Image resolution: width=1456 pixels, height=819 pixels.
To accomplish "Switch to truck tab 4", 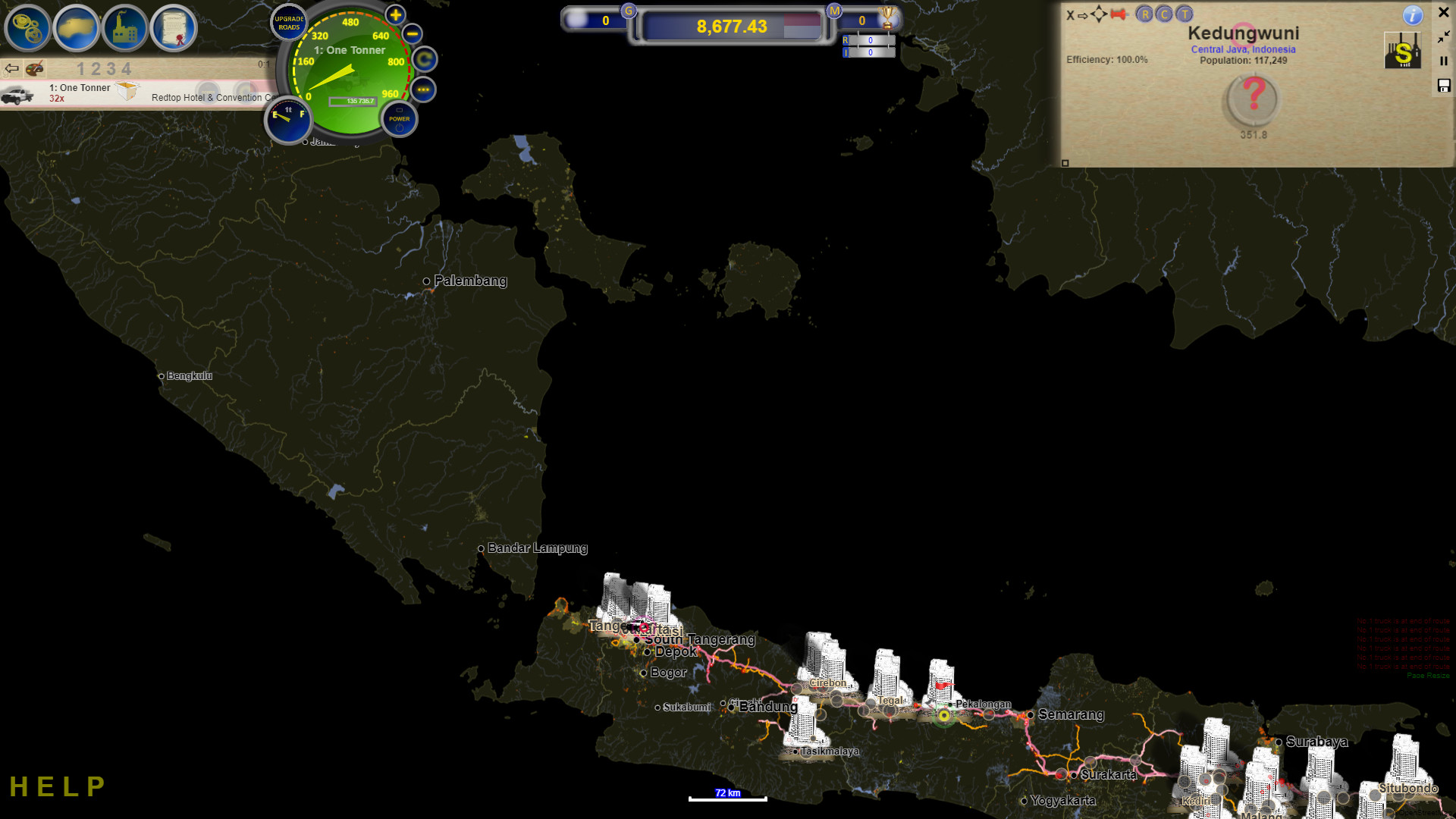I will tap(128, 67).
